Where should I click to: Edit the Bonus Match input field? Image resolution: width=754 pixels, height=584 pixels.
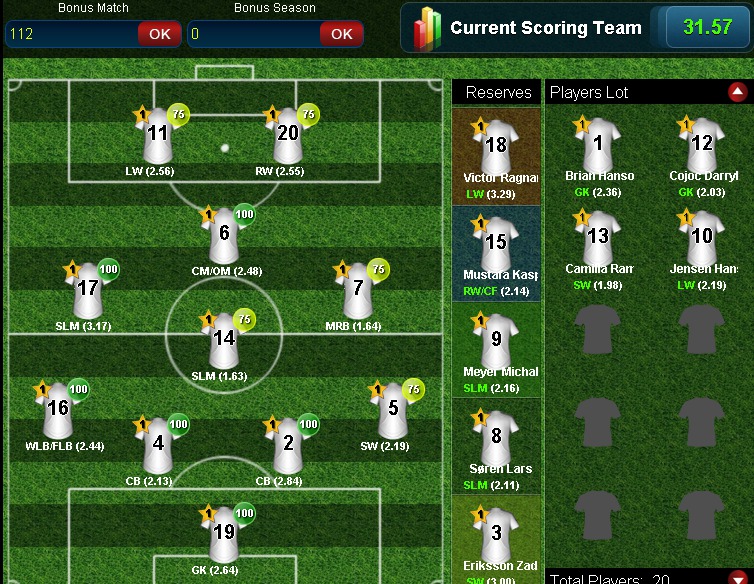70,33
